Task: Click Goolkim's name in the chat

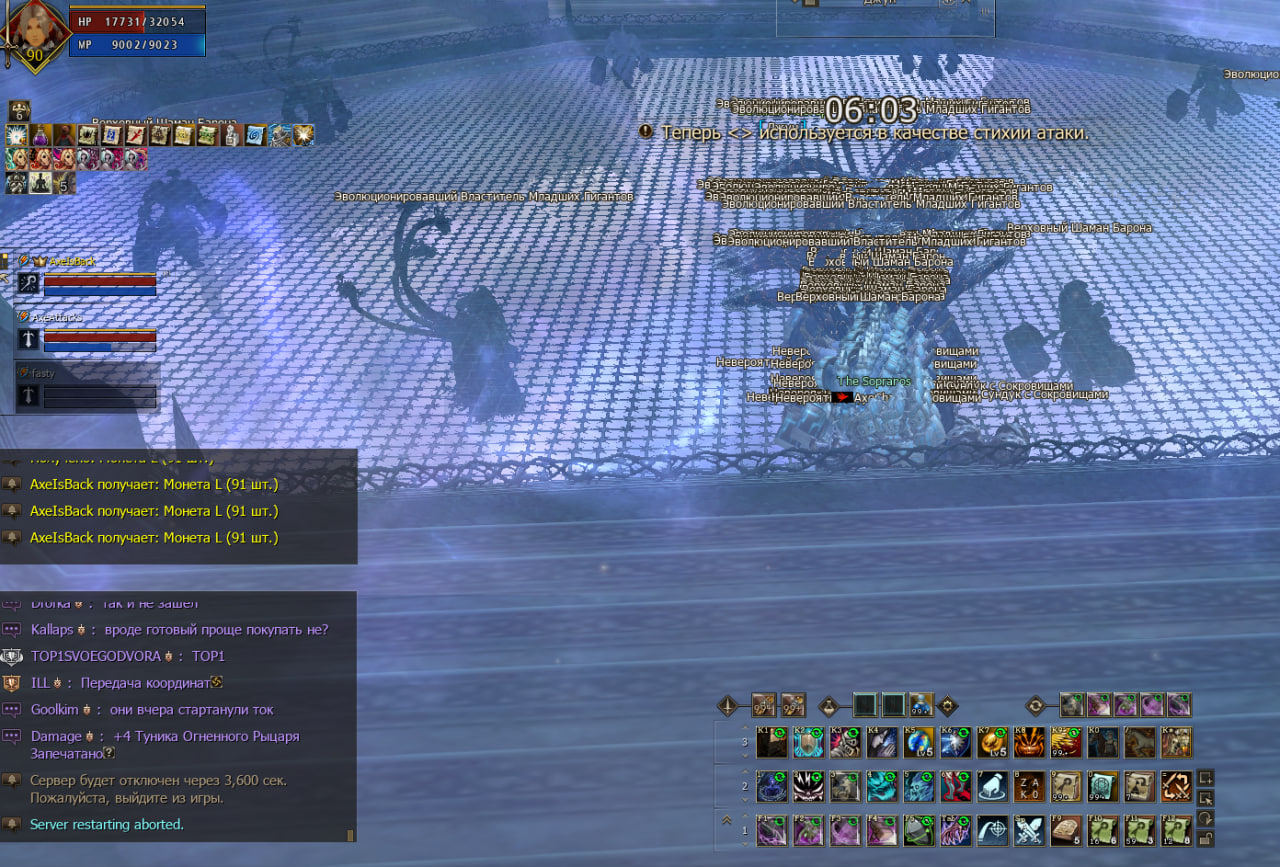Action: (x=54, y=710)
